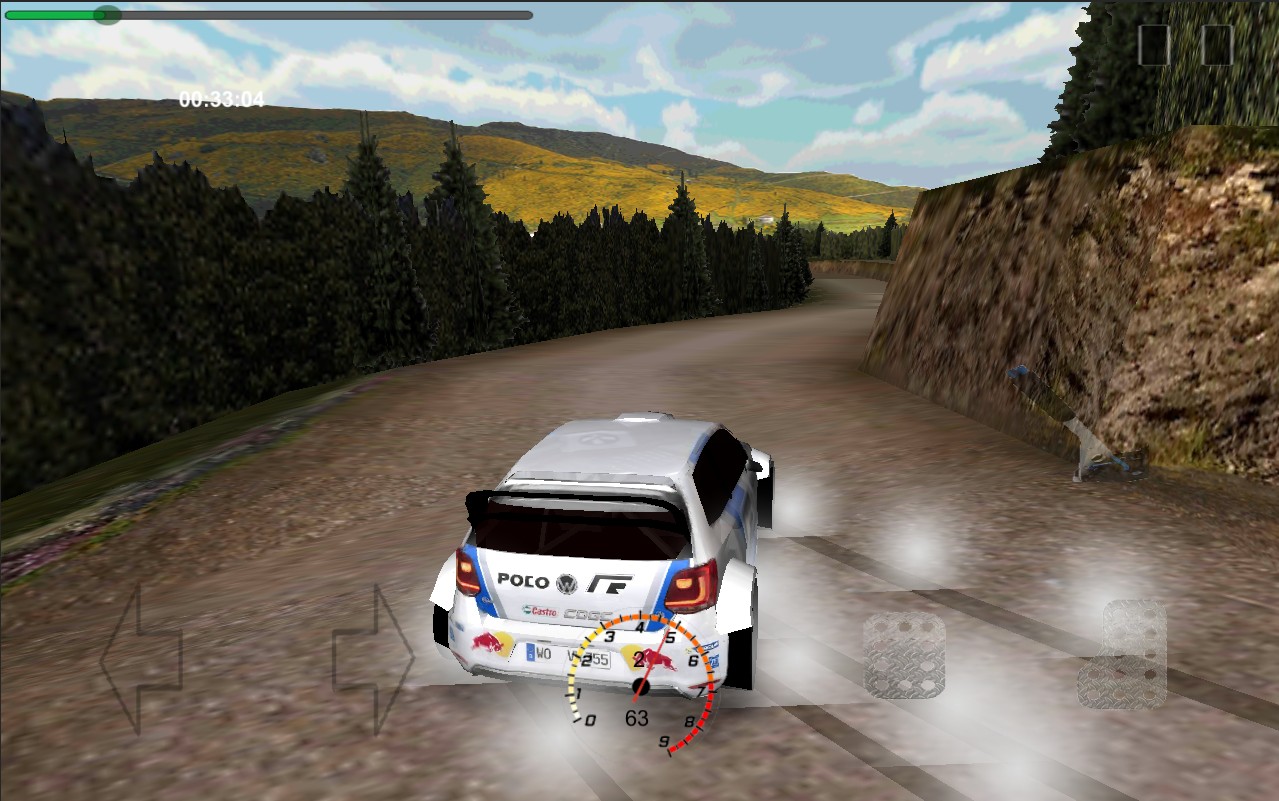Tap the steer left arrow
The height and width of the screenshot is (801, 1279).
142,659
